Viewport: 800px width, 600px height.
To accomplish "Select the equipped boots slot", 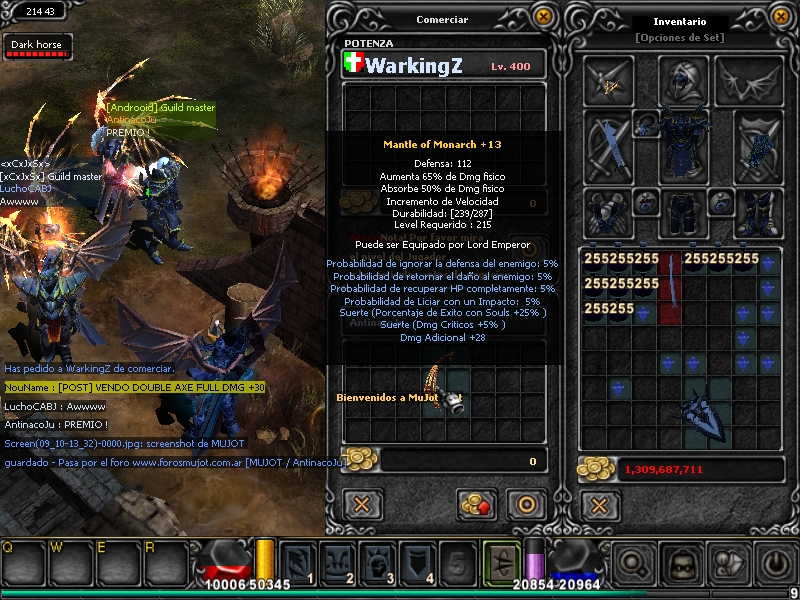I will [758, 211].
